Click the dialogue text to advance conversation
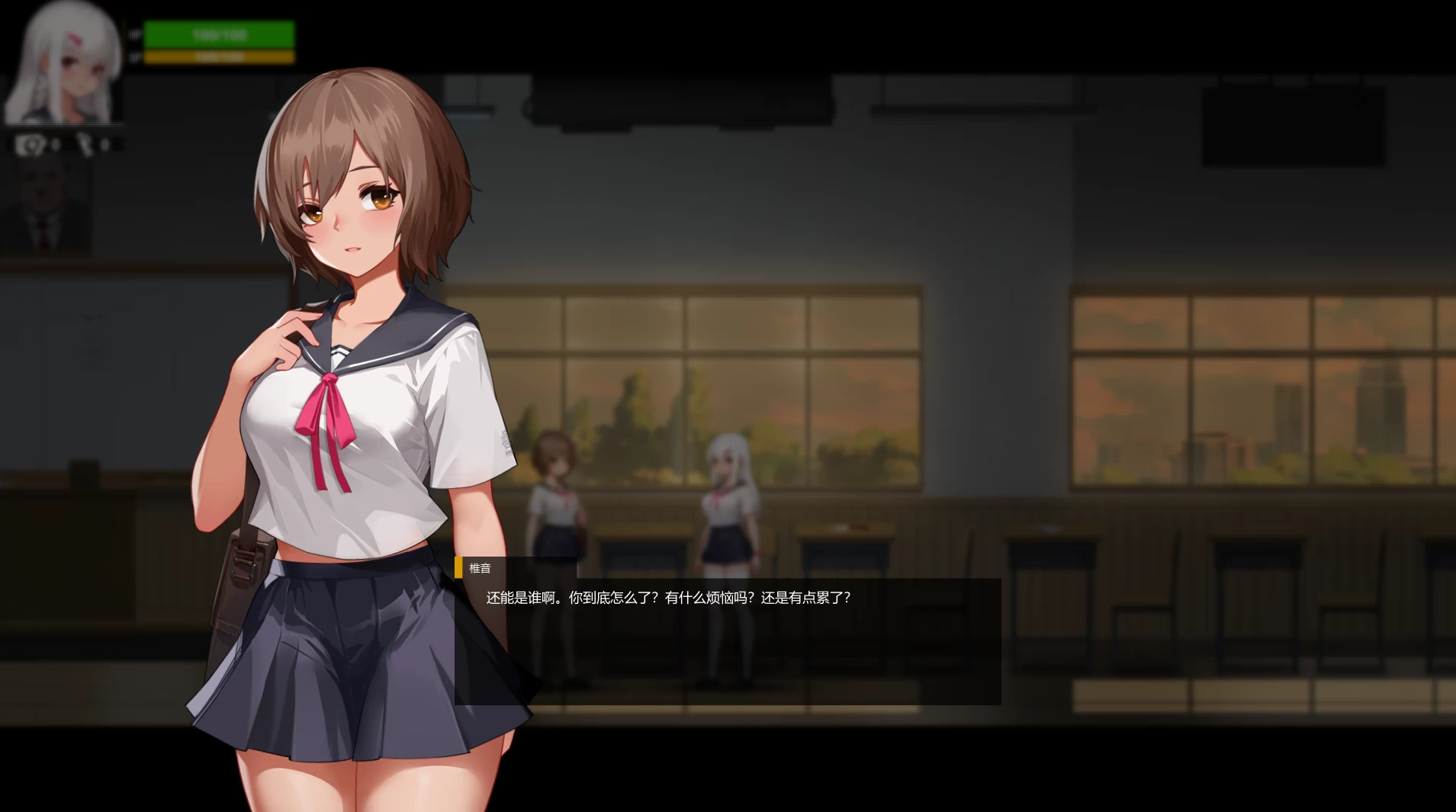Image resolution: width=1456 pixels, height=812 pixels. 669,598
